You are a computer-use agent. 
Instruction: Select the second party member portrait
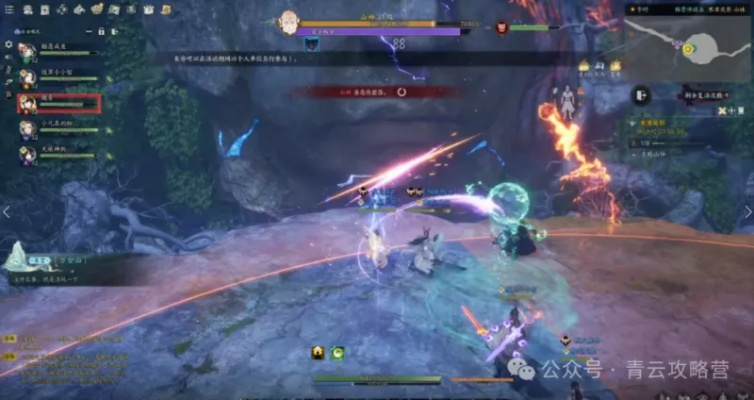pos(27,76)
